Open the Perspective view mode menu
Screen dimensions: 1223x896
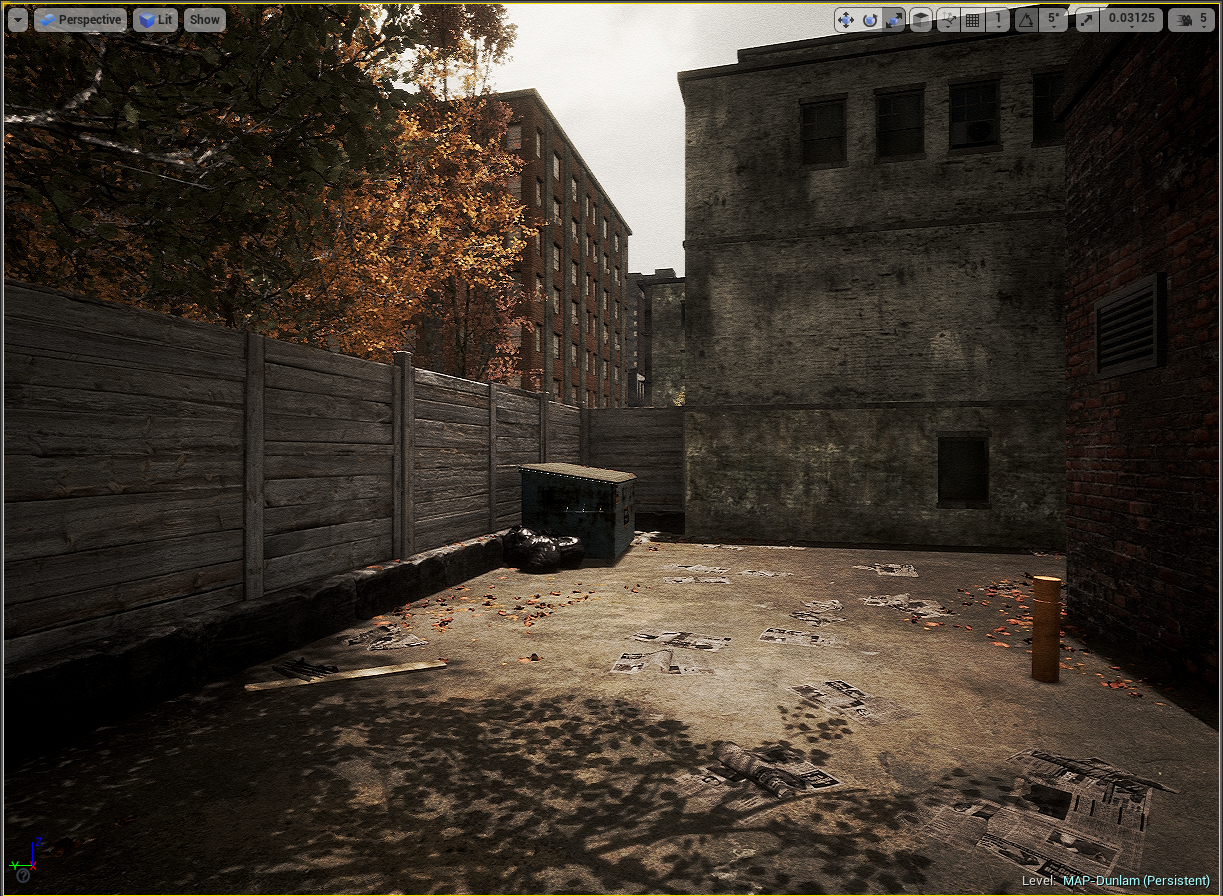(x=80, y=20)
